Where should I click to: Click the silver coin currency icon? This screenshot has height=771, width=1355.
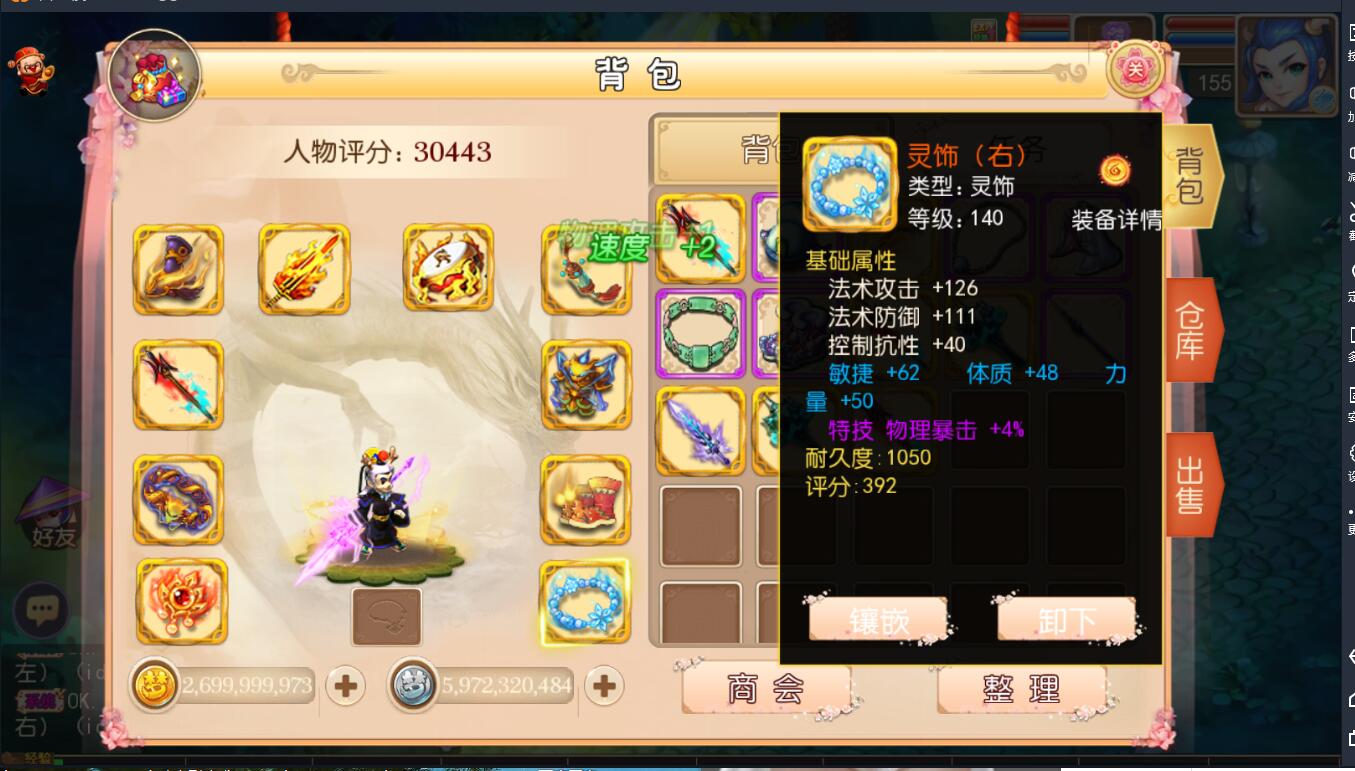point(413,686)
